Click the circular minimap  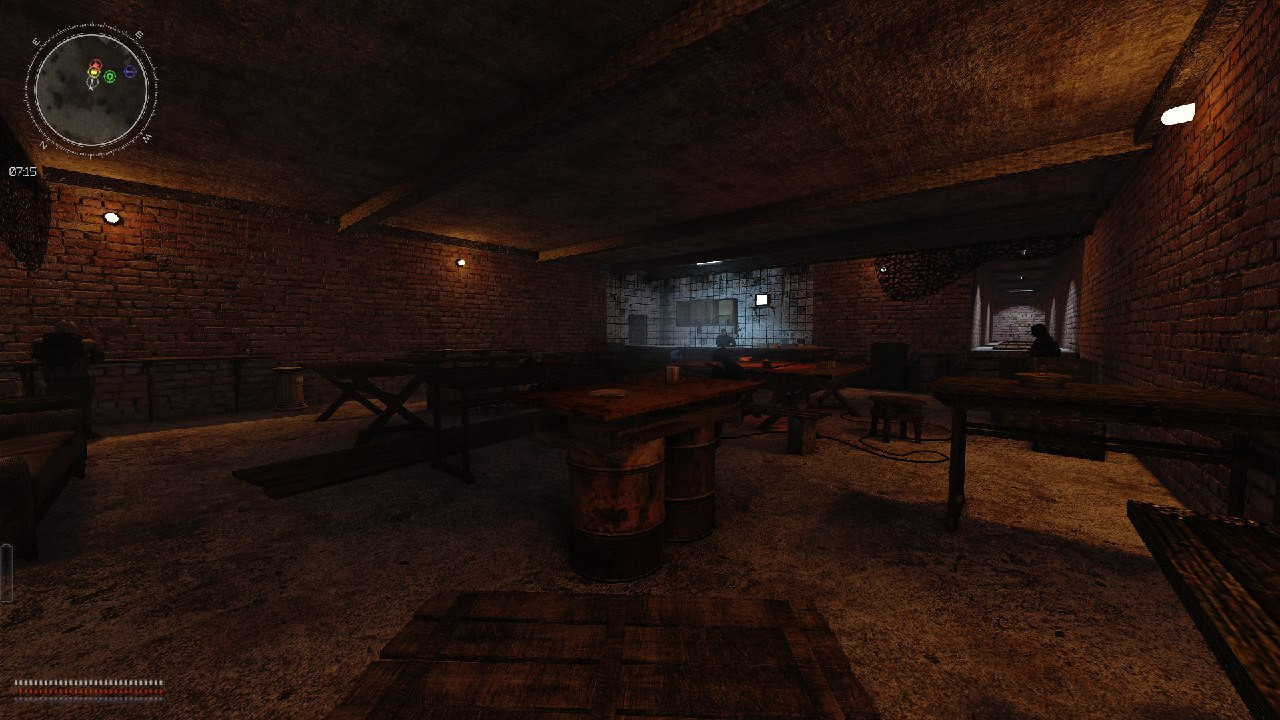pyautogui.click(x=91, y=90)
